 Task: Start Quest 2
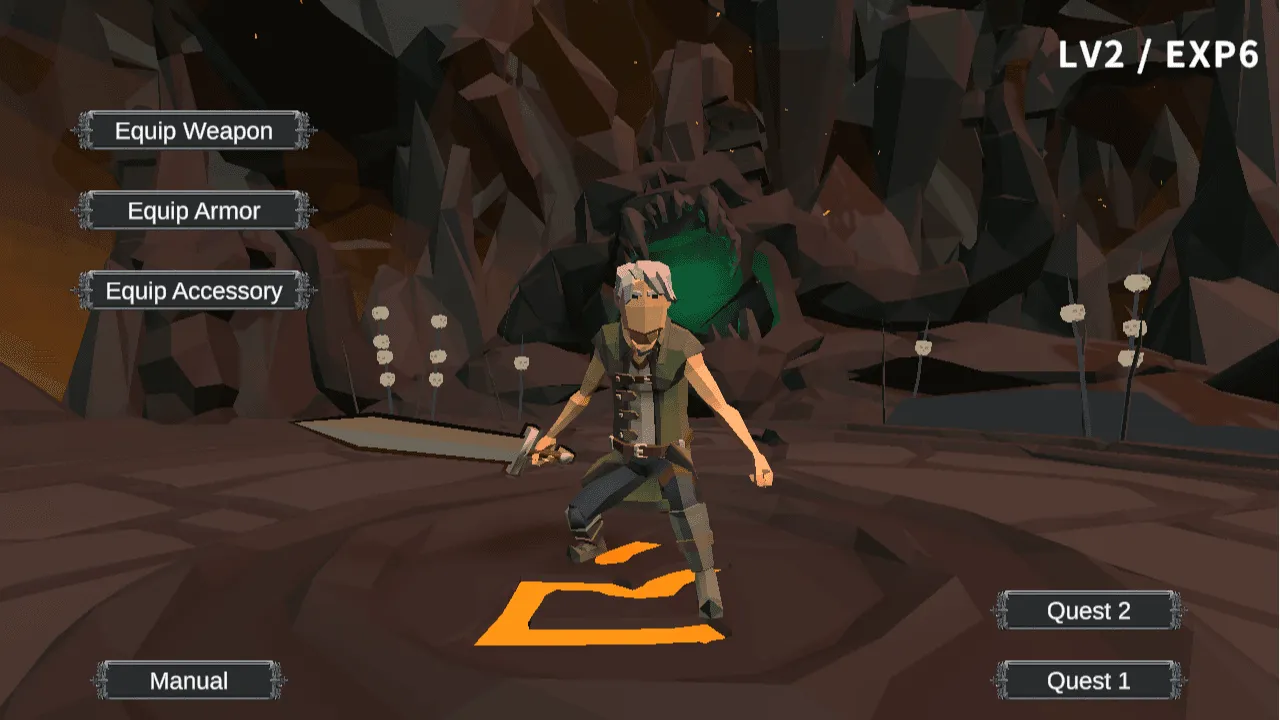pos(1088,610)
